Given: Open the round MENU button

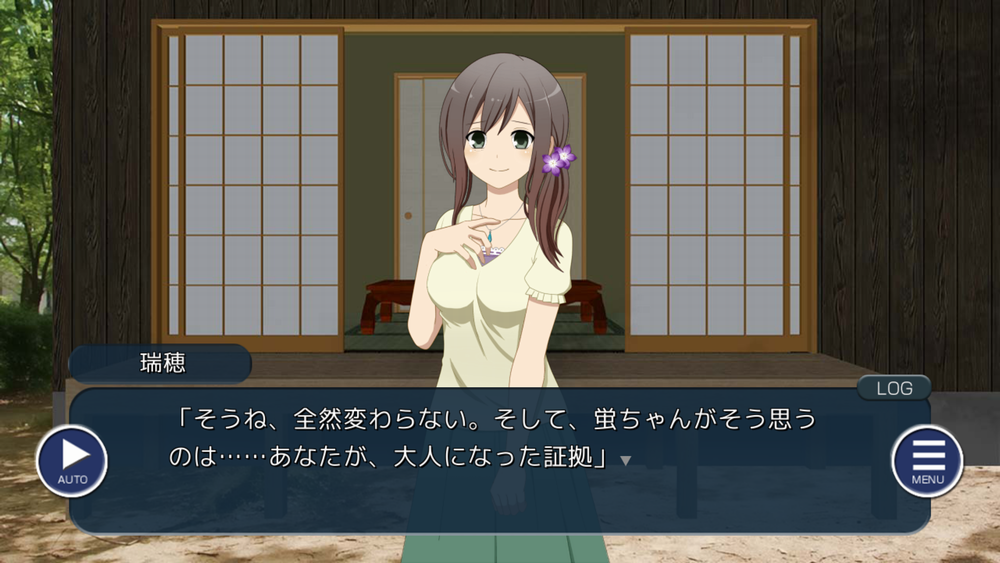Looking at the screenshot, I should click(927, 461).
